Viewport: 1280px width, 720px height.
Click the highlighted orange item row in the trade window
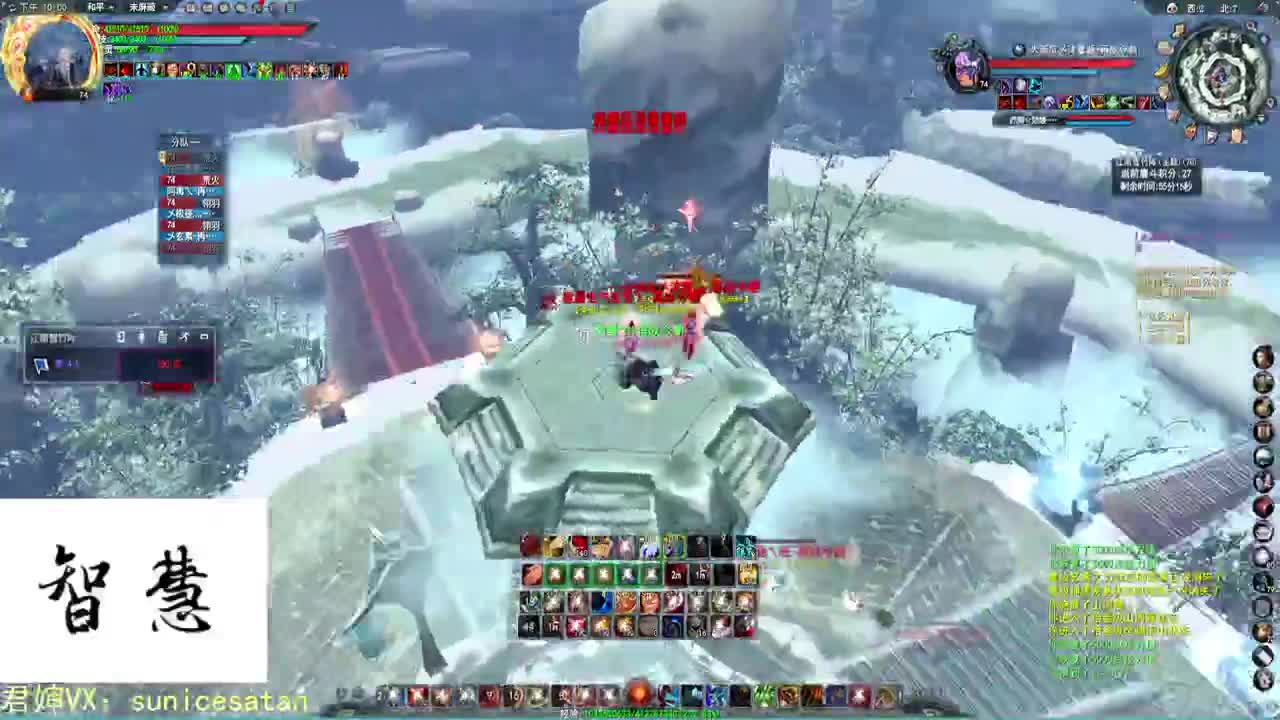click(x=168, y=364)
